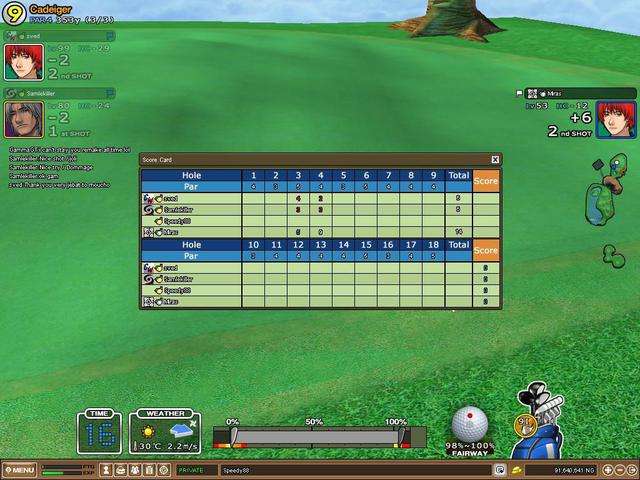This screenshot has width=640, height=480.
Task: Select Miras's player portrait
Action: click(x=616, y=119)
